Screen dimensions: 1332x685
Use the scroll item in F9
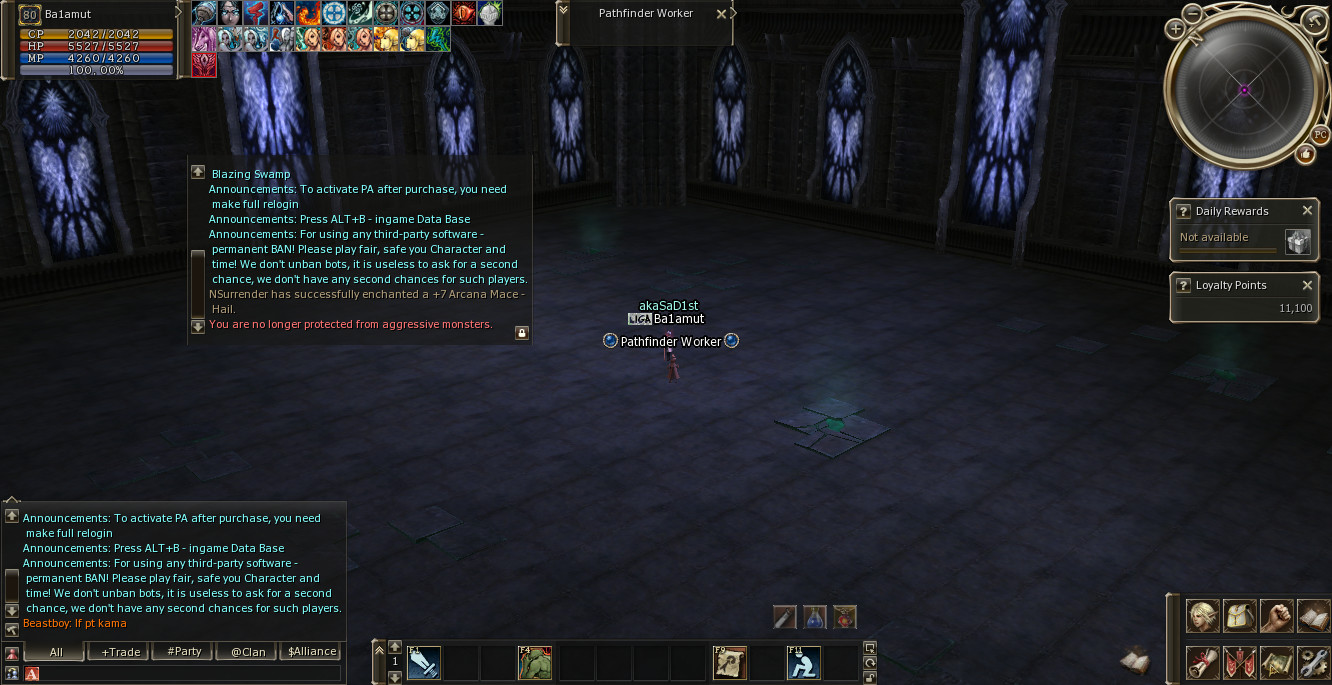[729, 662]
